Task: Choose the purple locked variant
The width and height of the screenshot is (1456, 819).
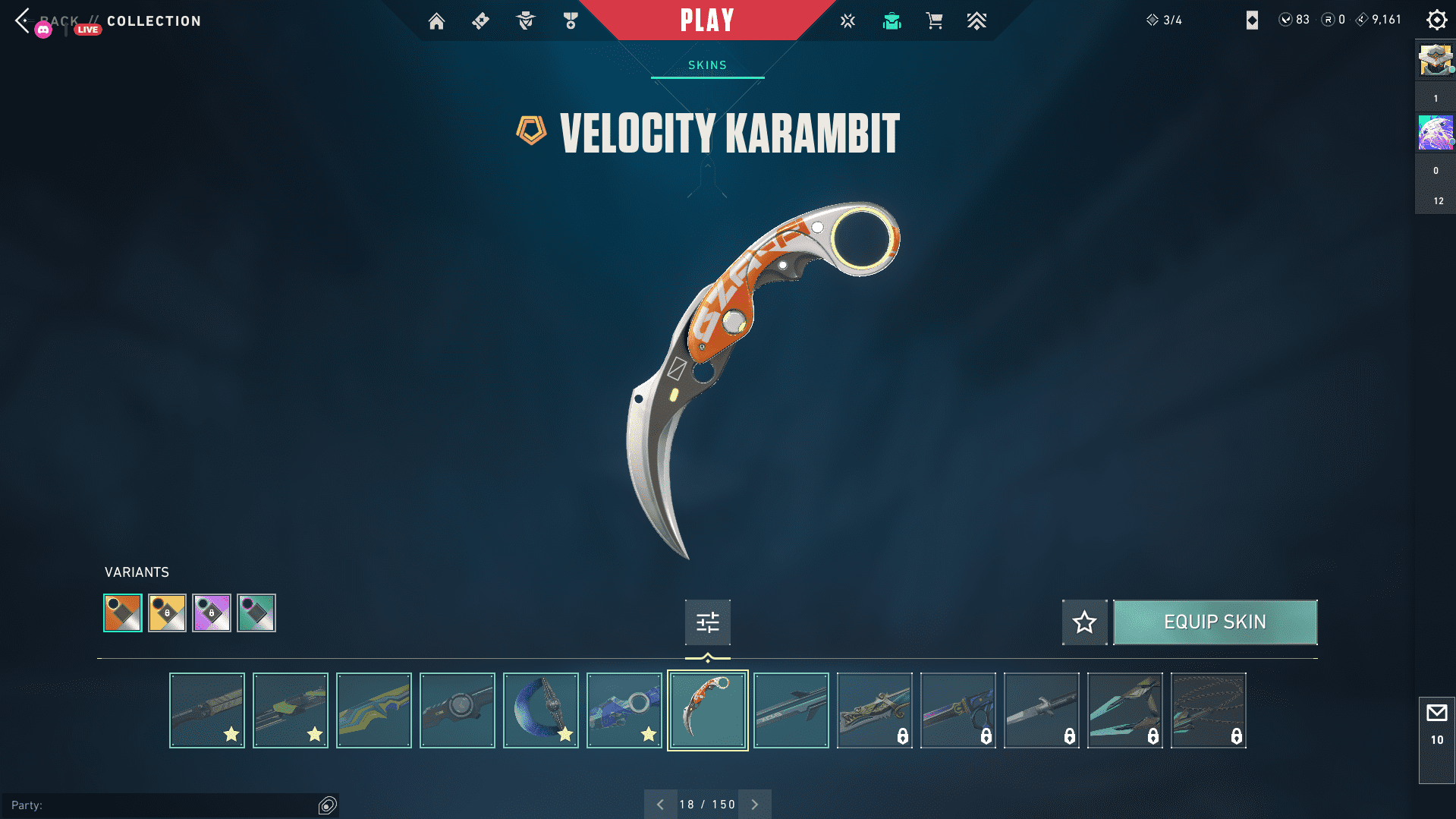Action: [x=212, y=613]
